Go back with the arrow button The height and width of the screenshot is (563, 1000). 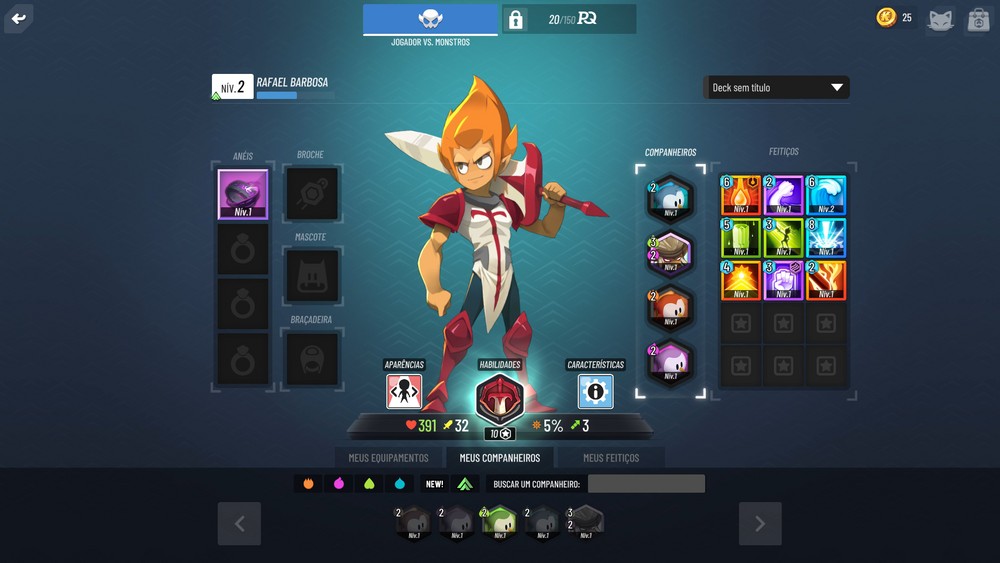[18, 18]
